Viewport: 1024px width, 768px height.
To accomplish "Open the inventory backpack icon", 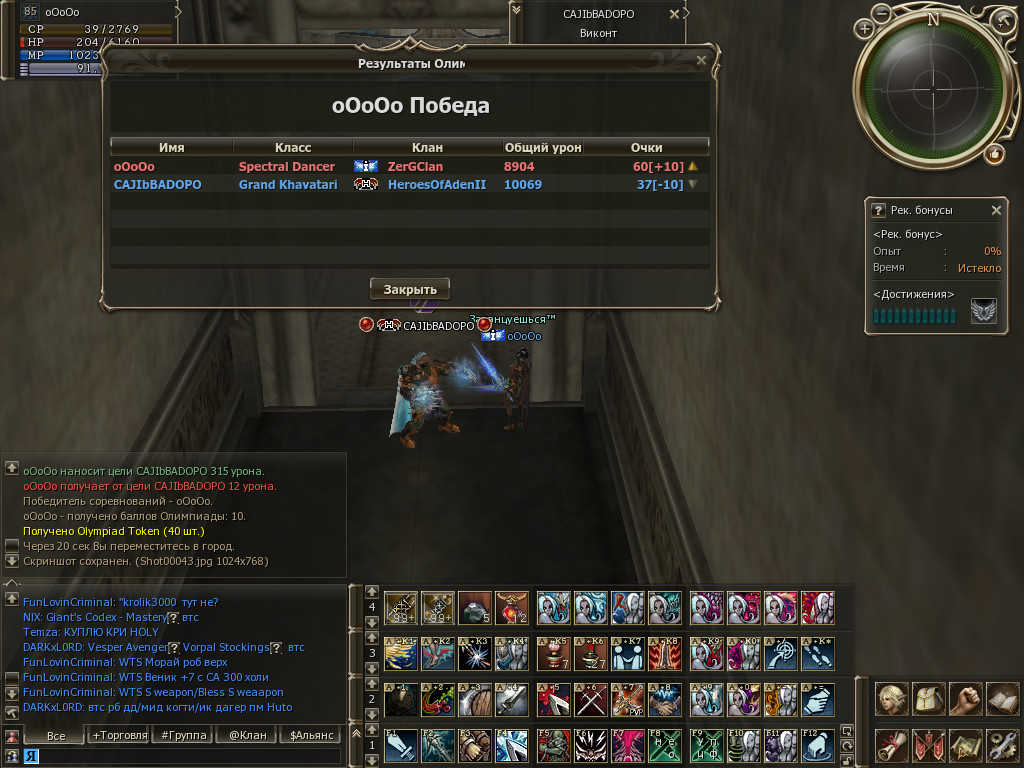I will pyautogui.click(x=928, y=698).
